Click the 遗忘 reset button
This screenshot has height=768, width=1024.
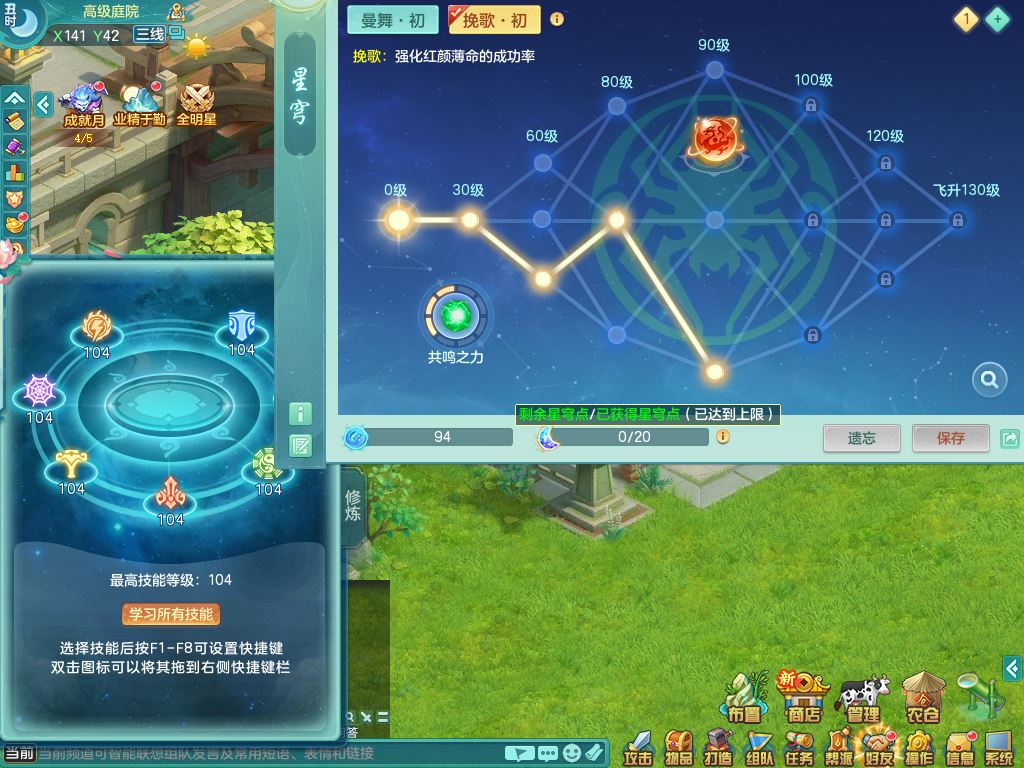pos(861,438)
